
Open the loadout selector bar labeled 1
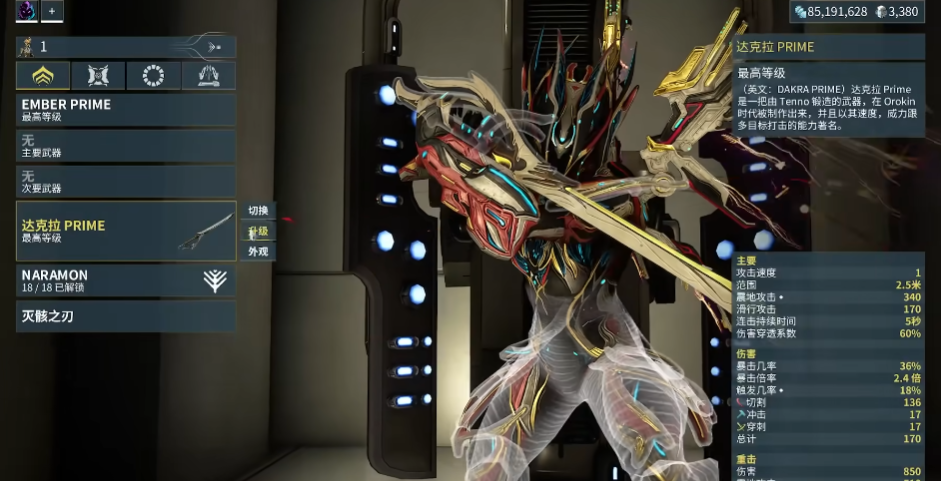[x=126, y=46]
